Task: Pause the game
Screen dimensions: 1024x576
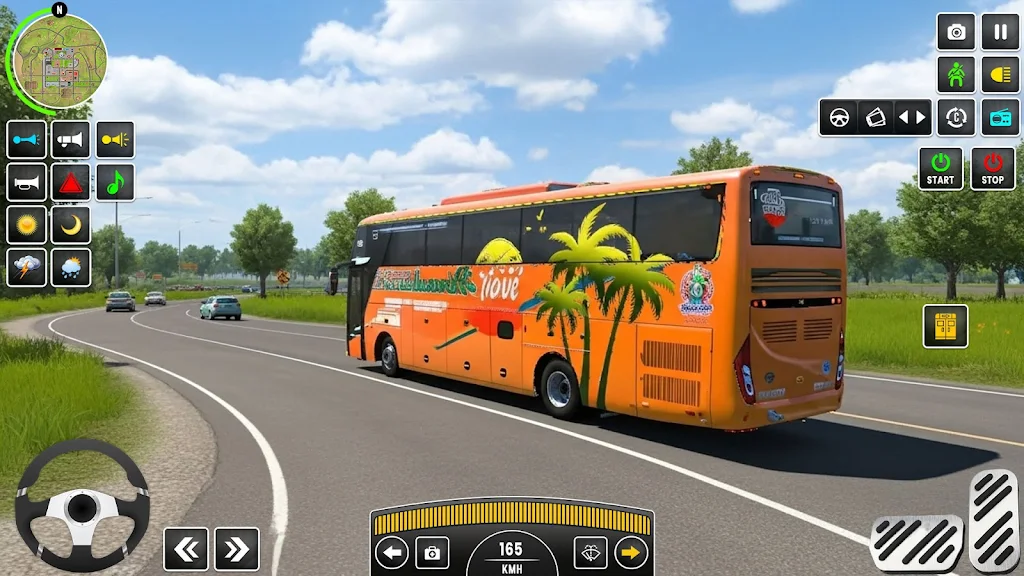Action: point(1000,32)
